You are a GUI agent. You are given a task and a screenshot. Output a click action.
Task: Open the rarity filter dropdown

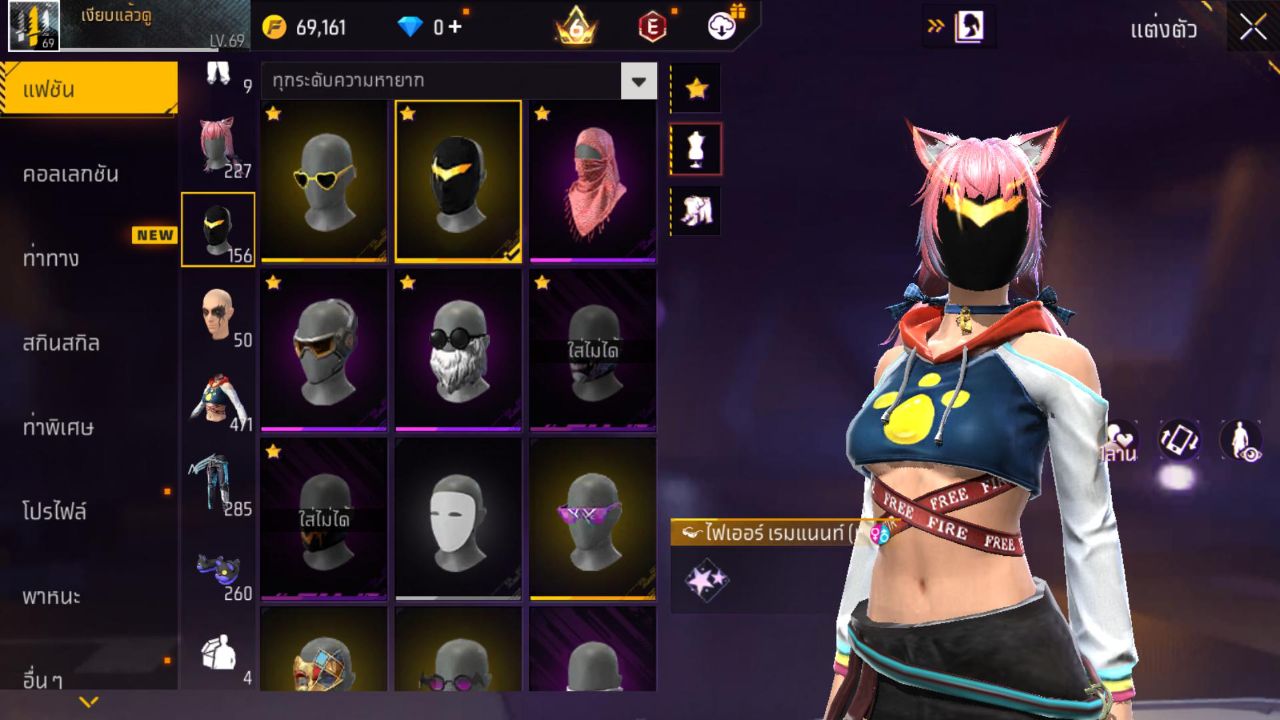tap(638, 80)
